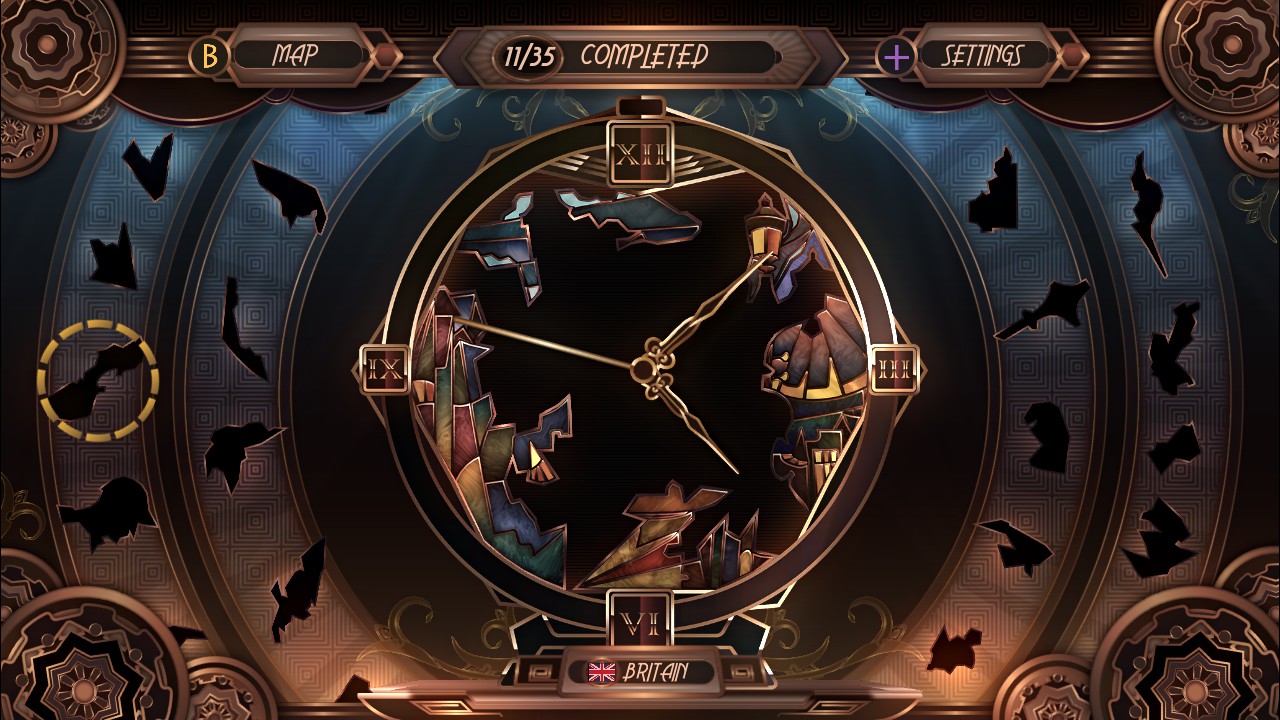Click the COMPLETED header bar
This screenshot has height=720, width=1280.
[x=645, y=57]
